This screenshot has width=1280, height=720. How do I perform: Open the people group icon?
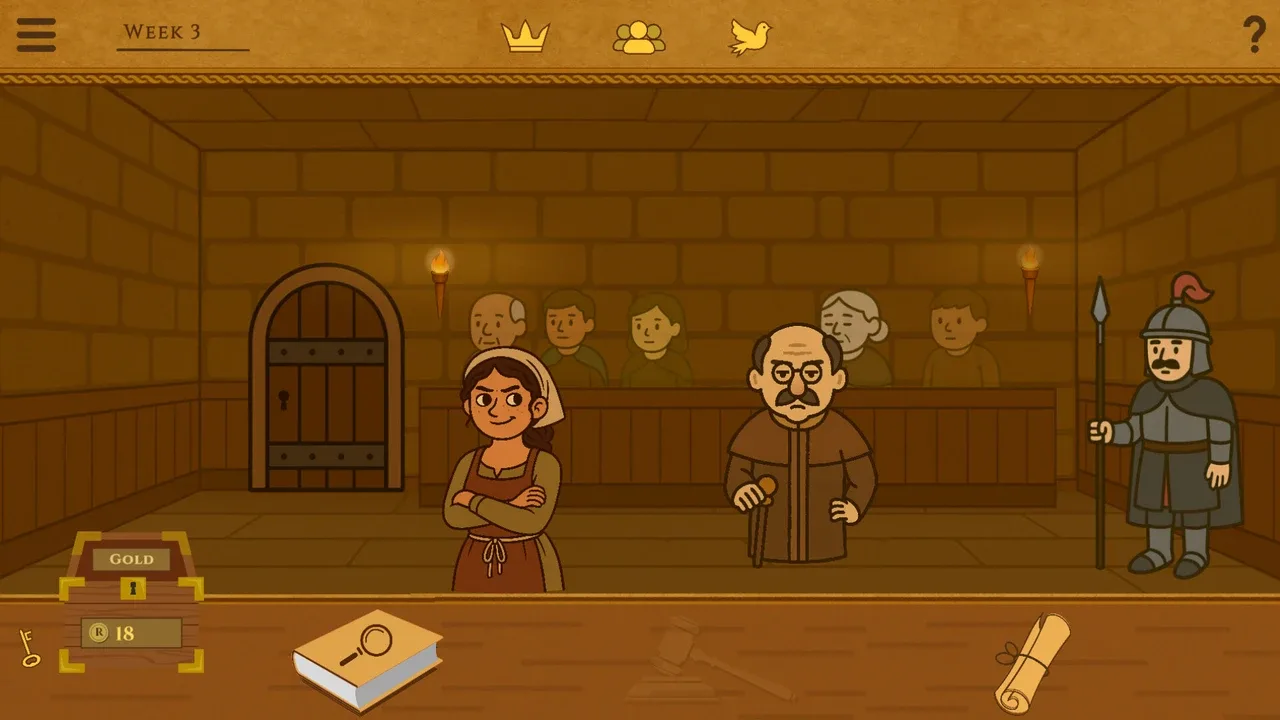click(x=639, y=37)
